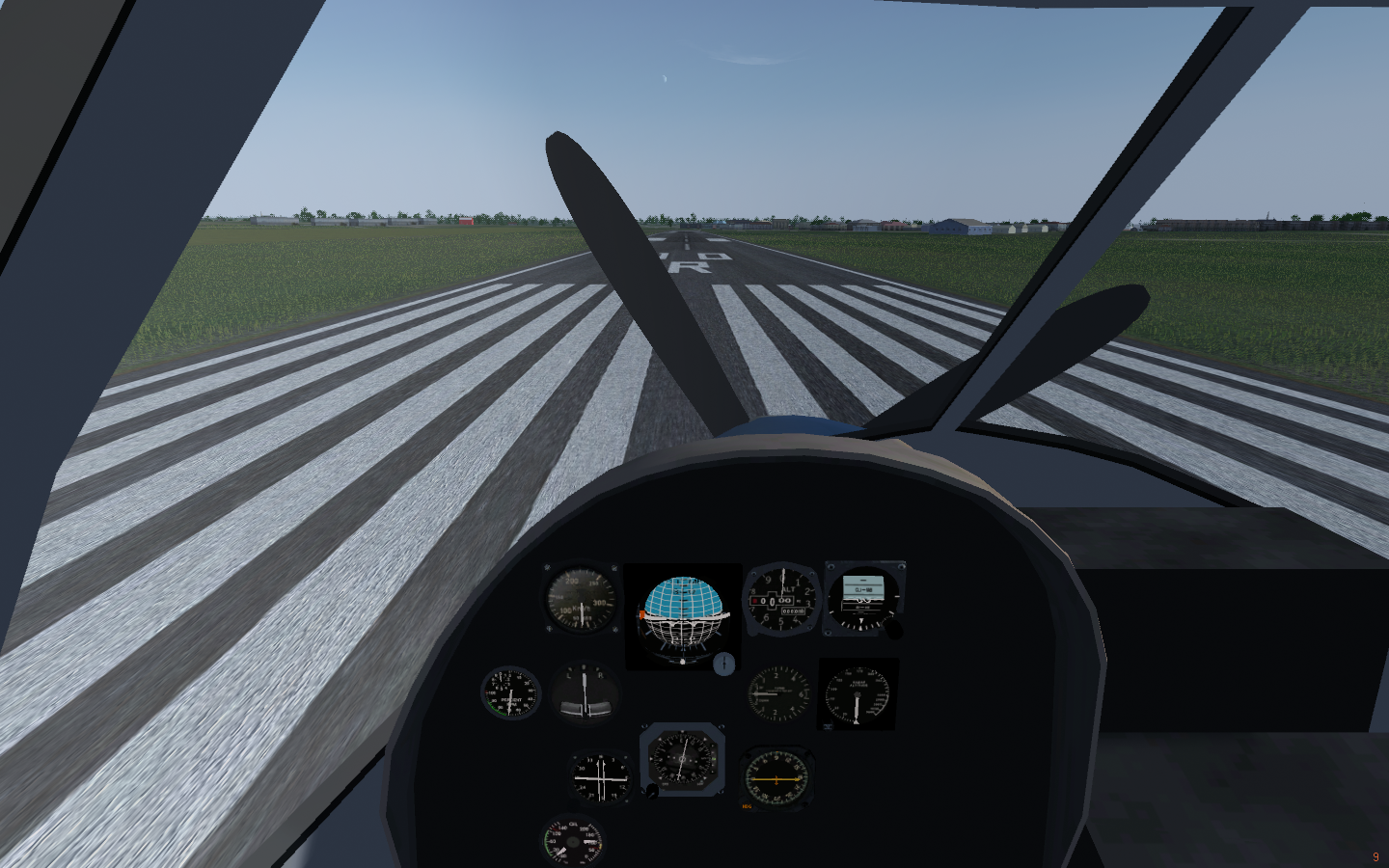Adjust the course indicator's black corner knob
This screenshot has height=868, width=1389.
(x=653, y=791)
